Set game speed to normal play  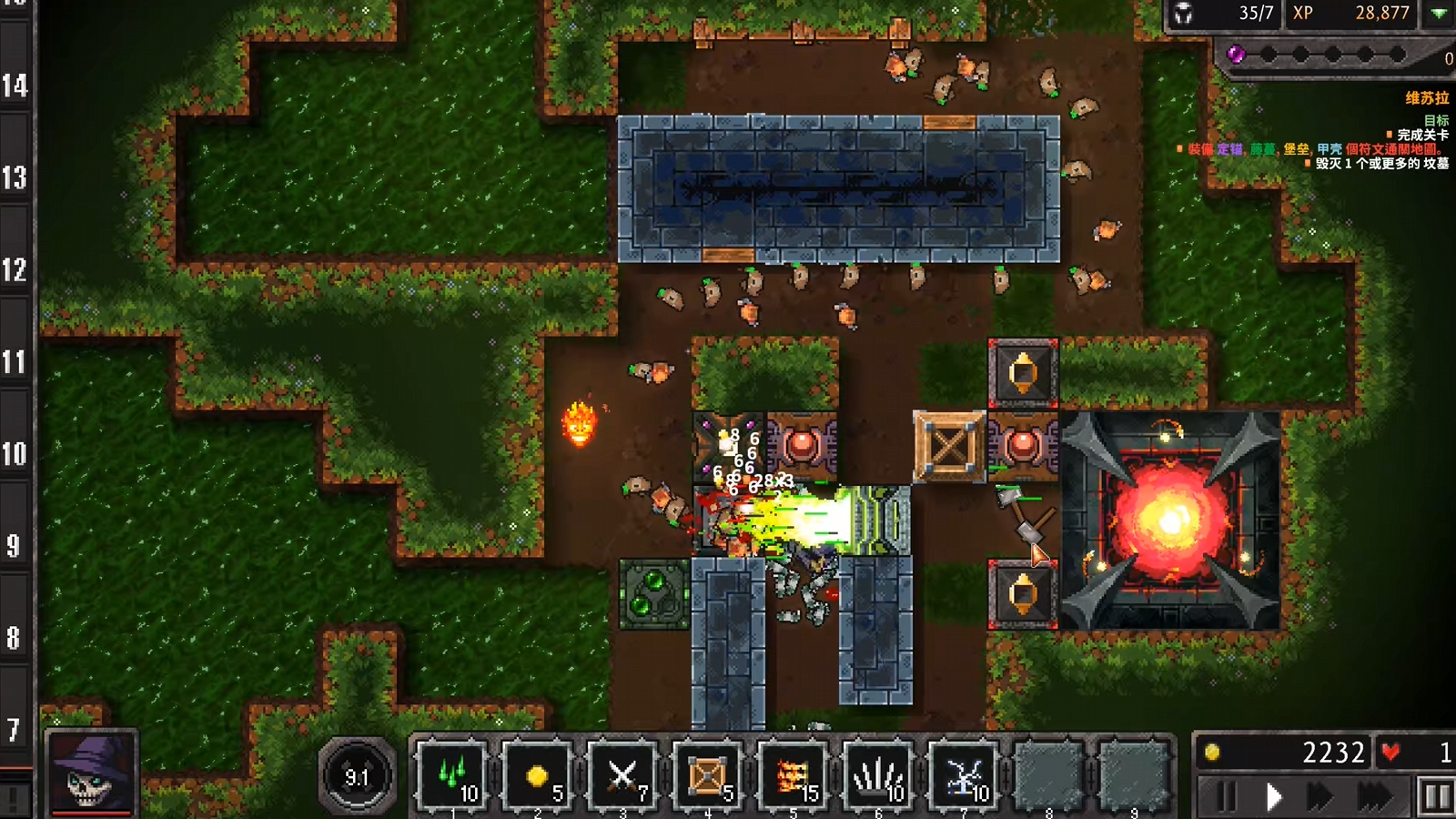click(1274, 798)
